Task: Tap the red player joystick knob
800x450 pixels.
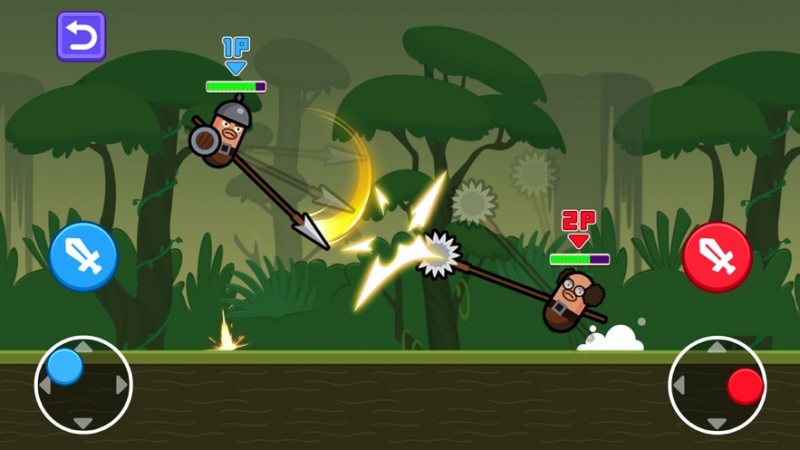Action: 745,386
